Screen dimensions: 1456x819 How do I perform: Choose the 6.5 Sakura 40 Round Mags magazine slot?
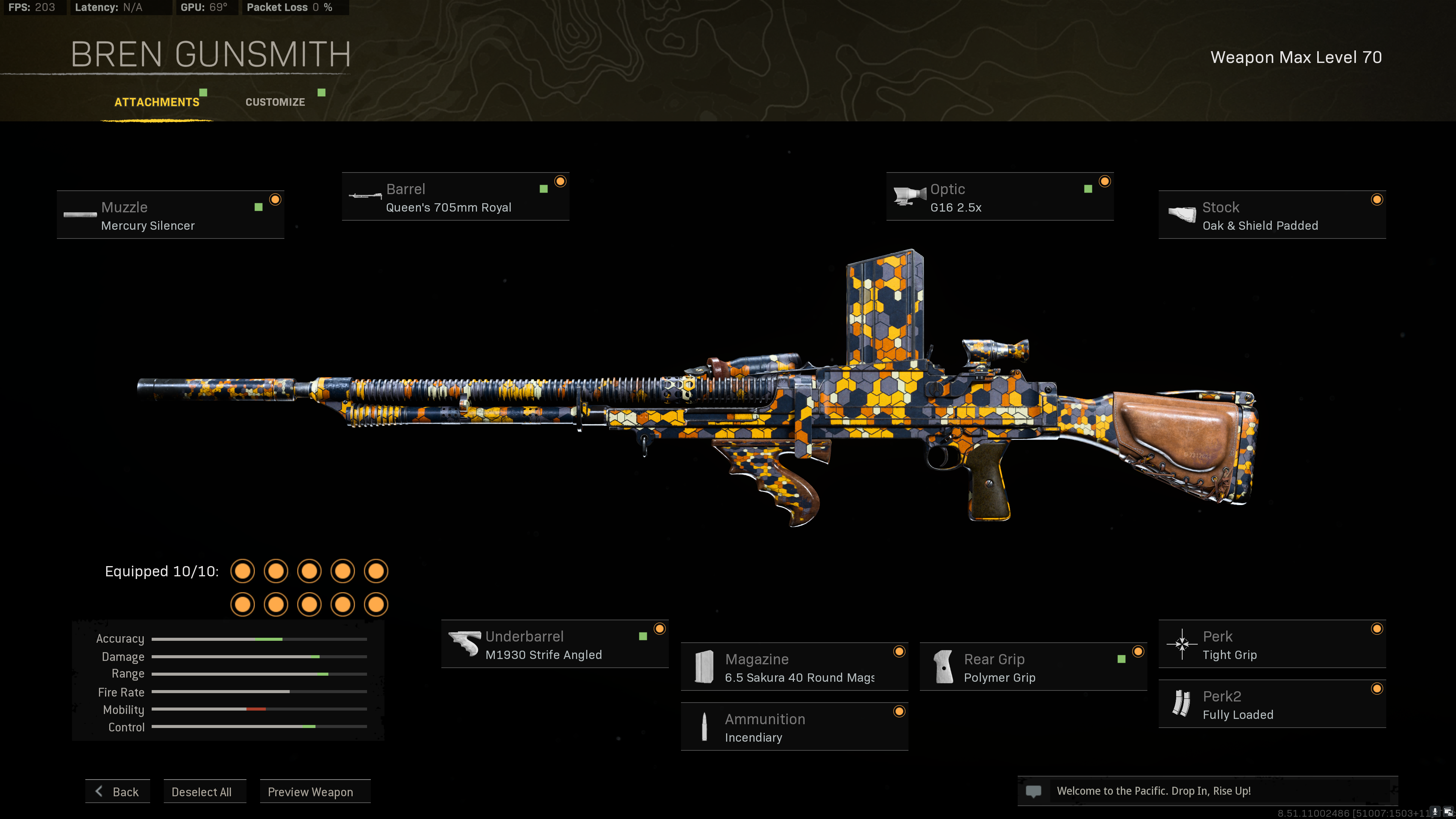[794, 667]
